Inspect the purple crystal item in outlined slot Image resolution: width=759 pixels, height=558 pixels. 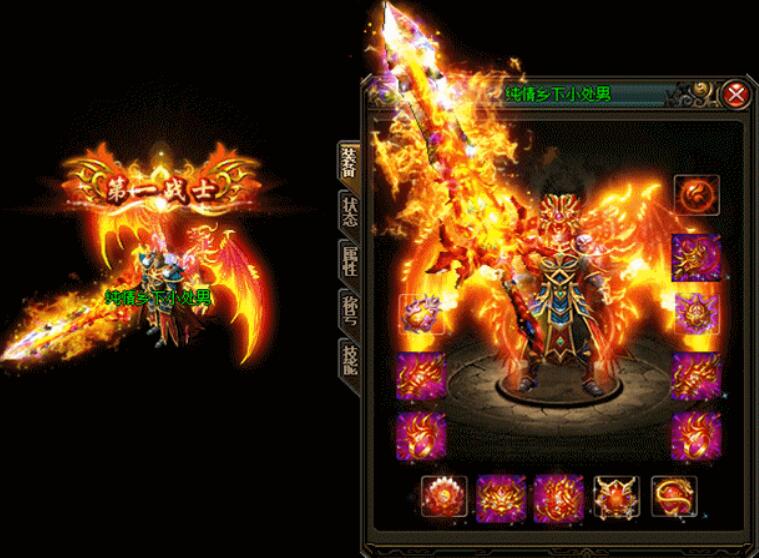[422, 314]
